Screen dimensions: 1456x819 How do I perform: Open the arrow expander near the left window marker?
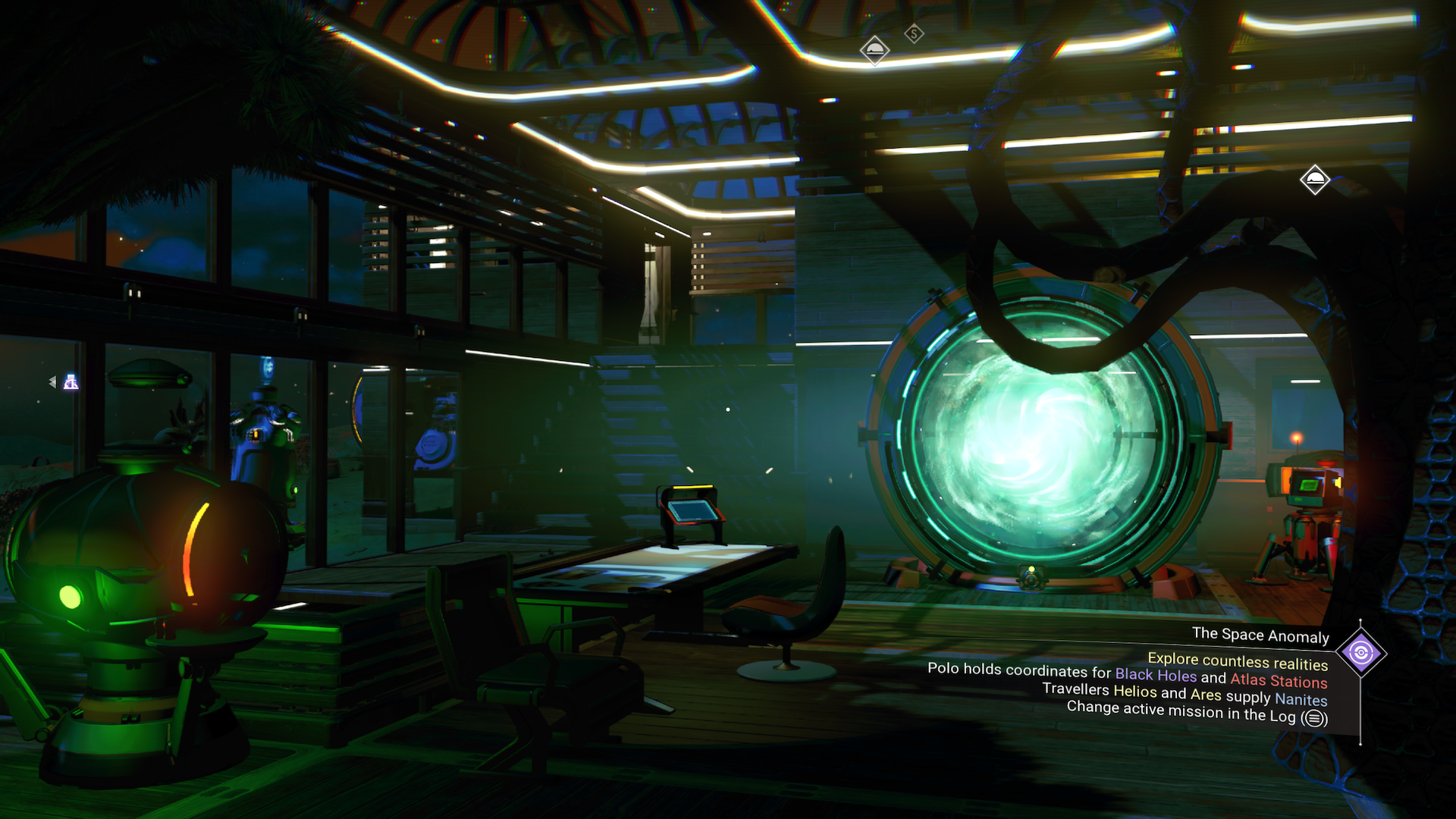click(x=52, y=383)
